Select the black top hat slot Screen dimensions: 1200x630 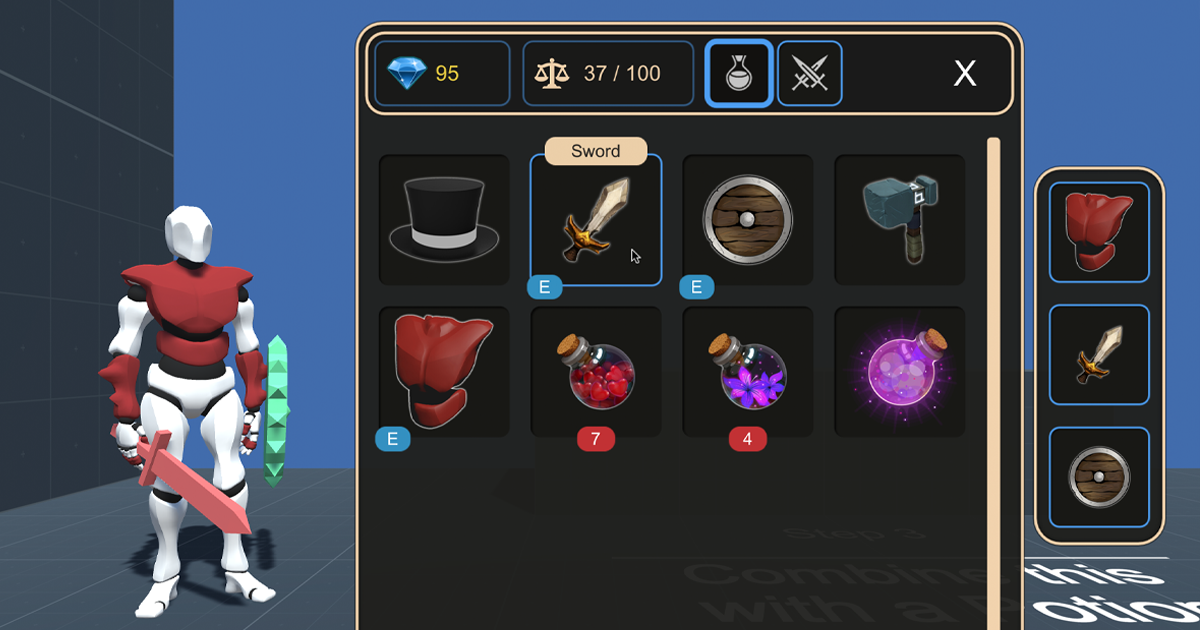(x=444, y=220)
